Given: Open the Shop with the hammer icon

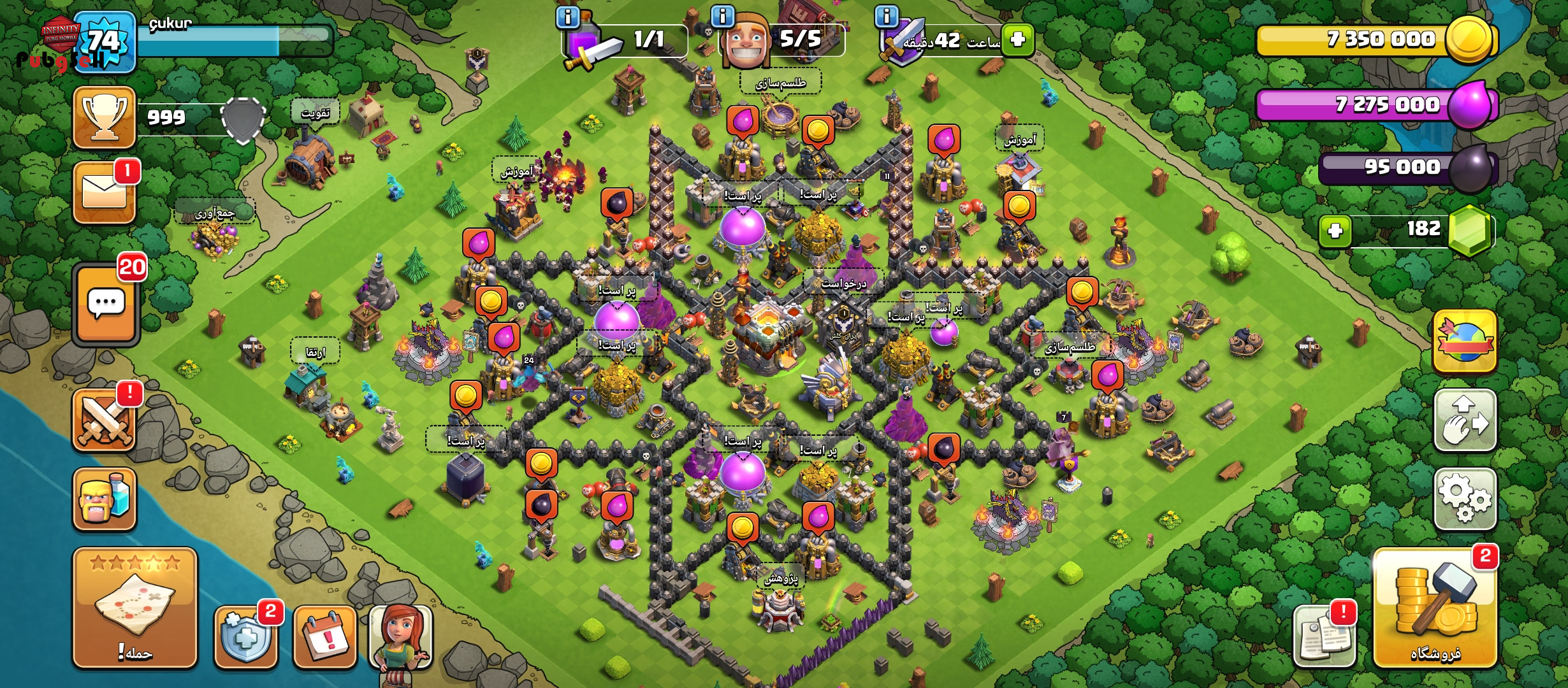Looking at the screenshot, I should pyautogui.click(x=1435, y=610).
